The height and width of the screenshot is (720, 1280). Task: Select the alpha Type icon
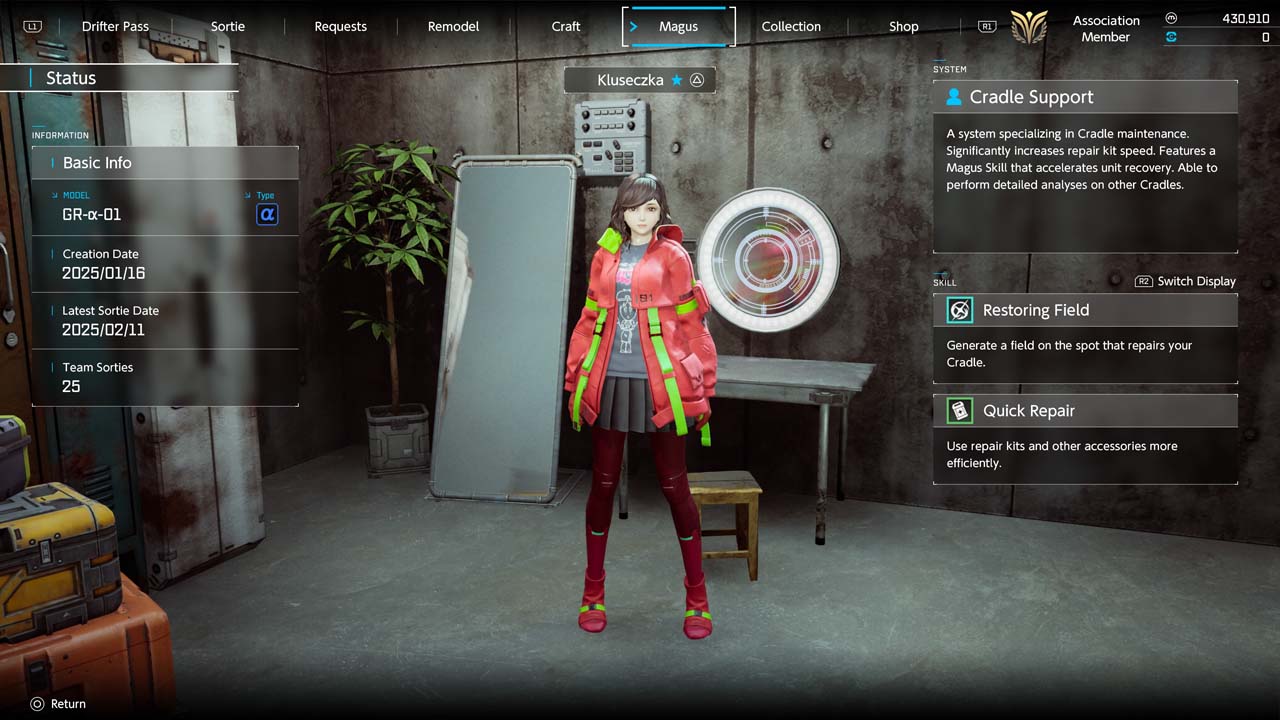tap(267, 214)
